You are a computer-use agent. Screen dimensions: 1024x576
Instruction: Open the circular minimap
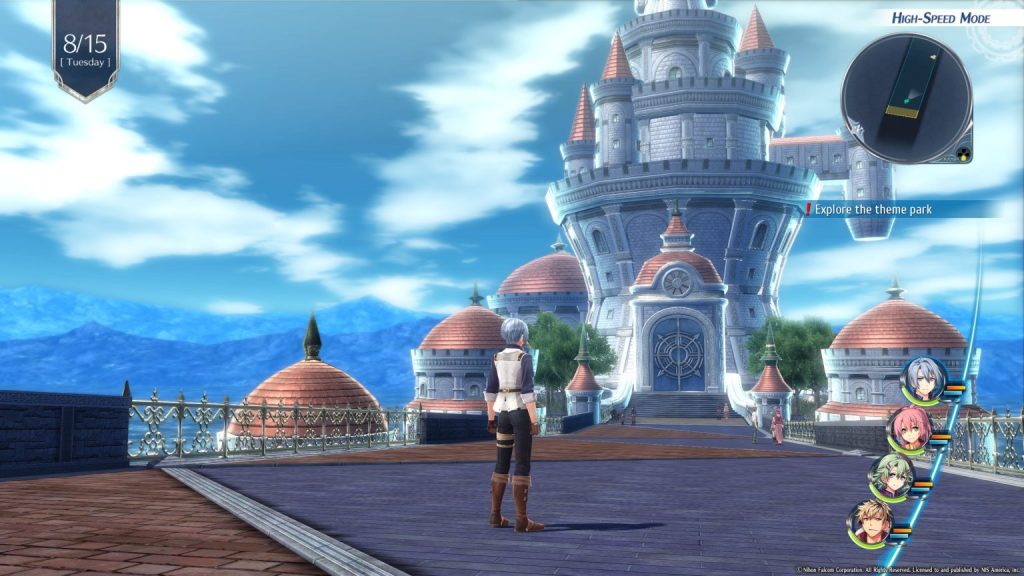906,97
